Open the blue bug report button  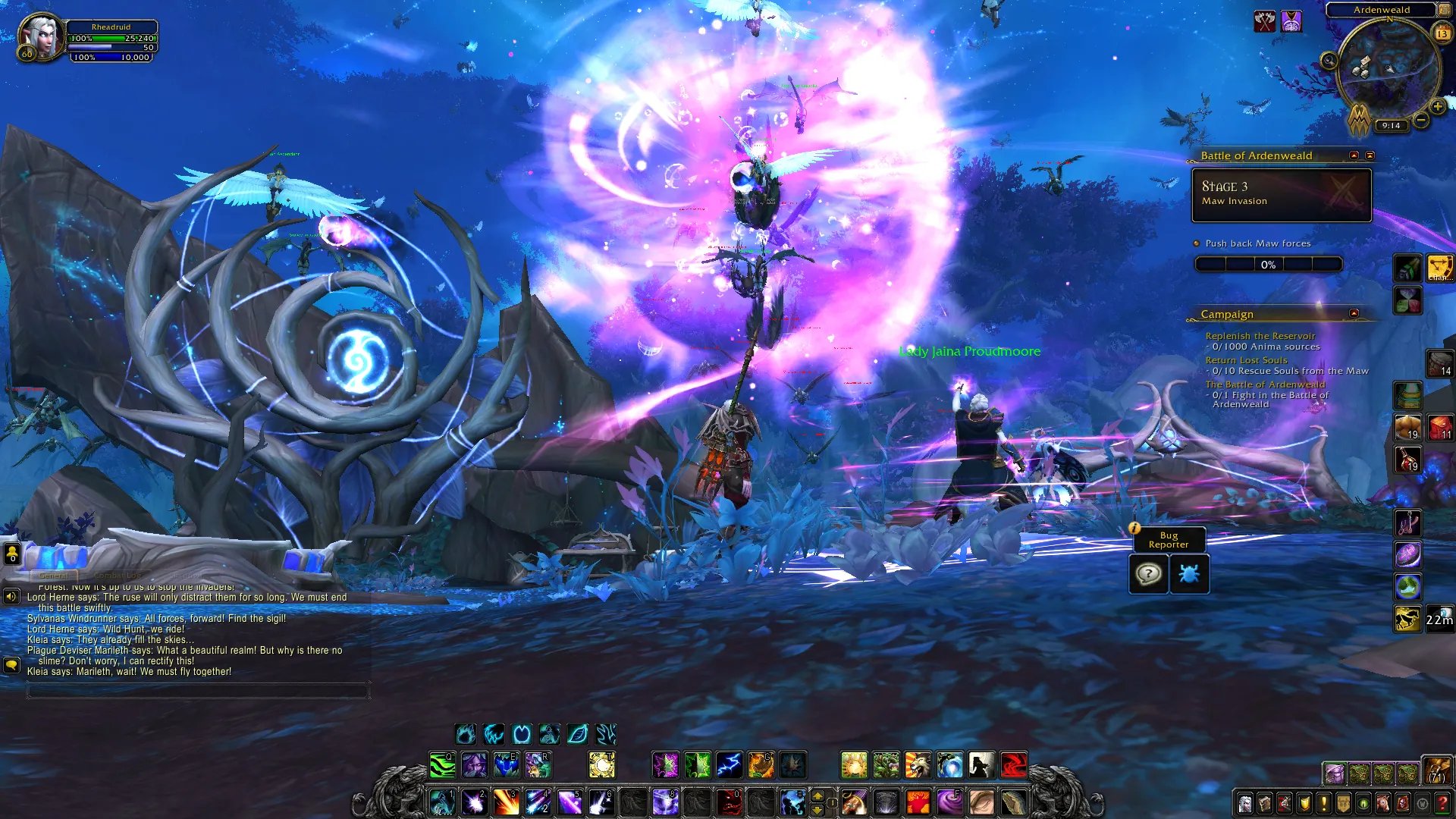(x=1188, y=574)
